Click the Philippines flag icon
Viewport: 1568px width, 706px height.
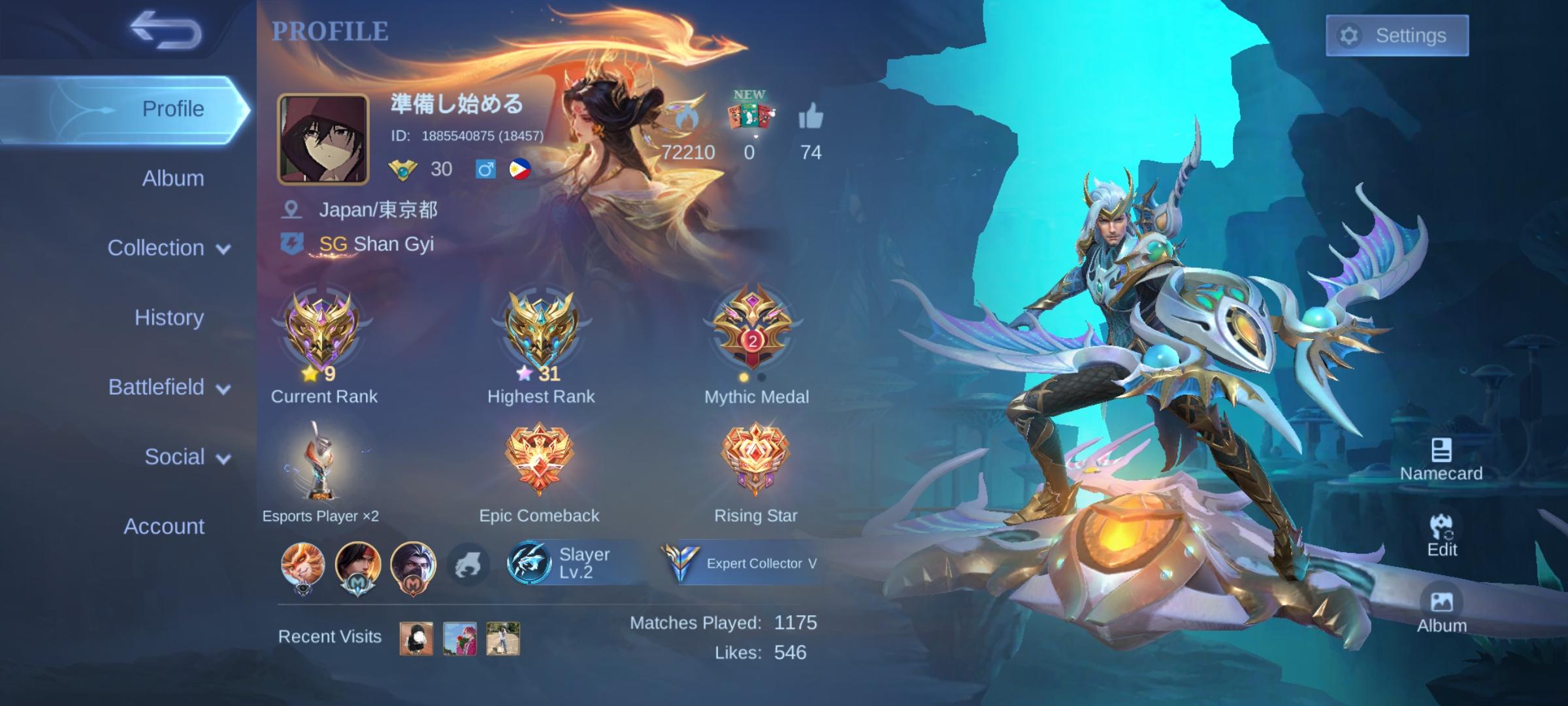tap(519, 169)
